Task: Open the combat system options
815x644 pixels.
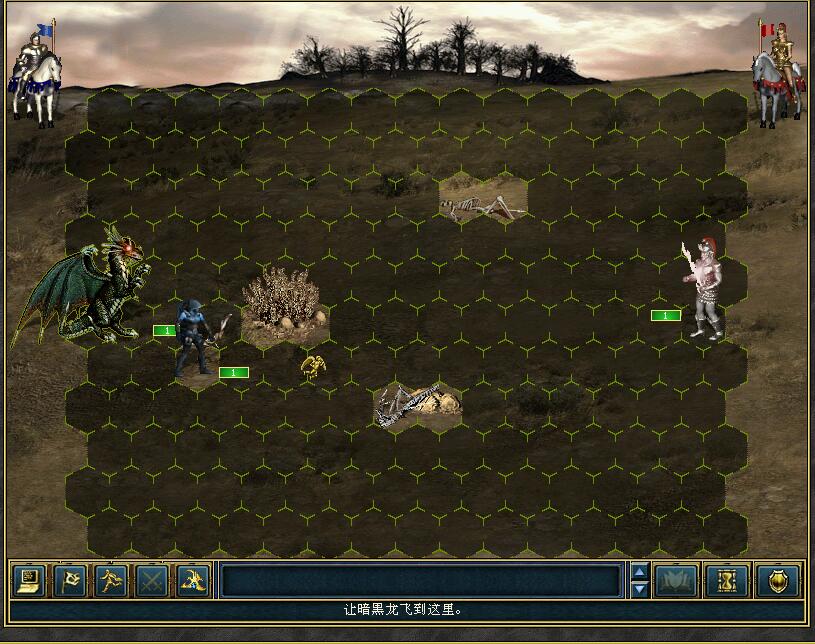Action: [28, 580]
